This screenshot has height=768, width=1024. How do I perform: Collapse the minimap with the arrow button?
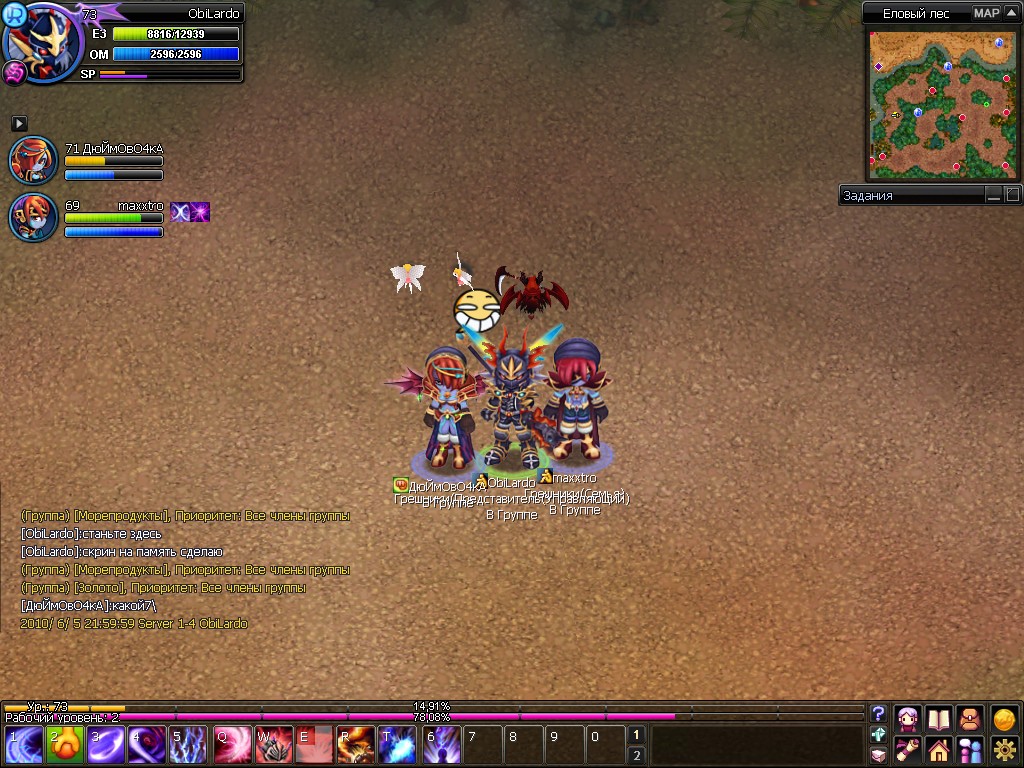click(x=1011, y=13)
